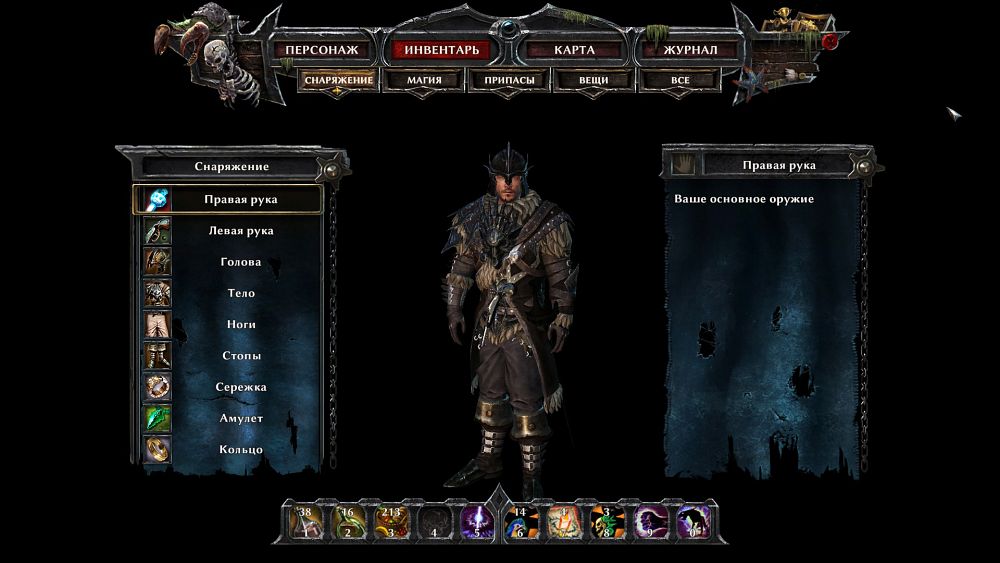
Task: Switch to the Припасы category
Action: pyautogui.click(x=509, y=80)
